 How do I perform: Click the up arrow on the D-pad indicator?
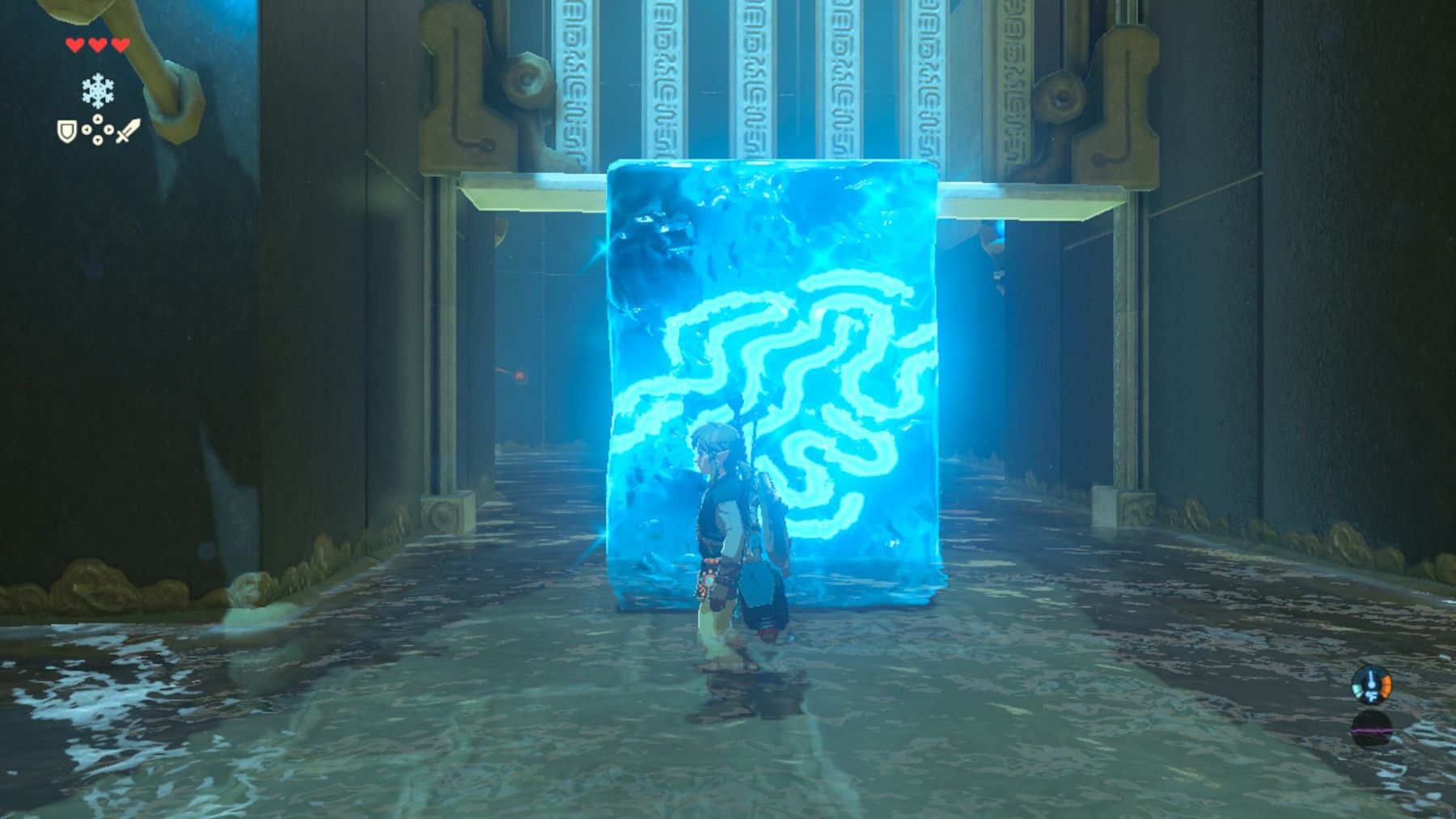(98, 117)
